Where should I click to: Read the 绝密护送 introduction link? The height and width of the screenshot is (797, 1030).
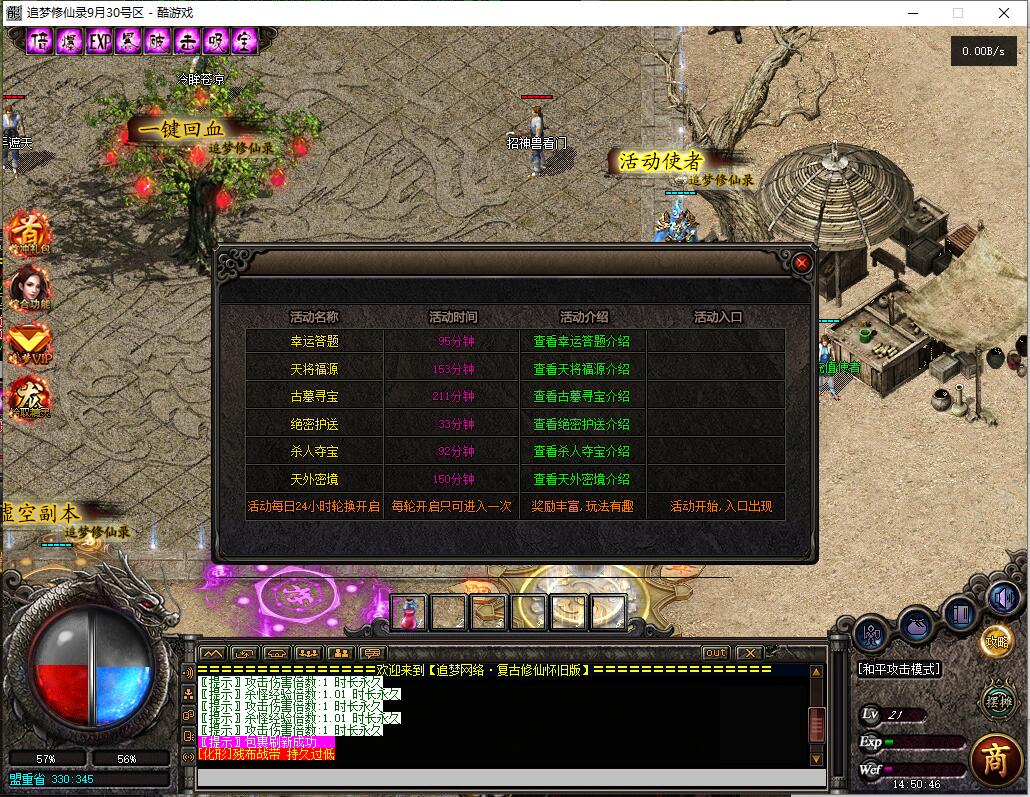click(581, 424)
